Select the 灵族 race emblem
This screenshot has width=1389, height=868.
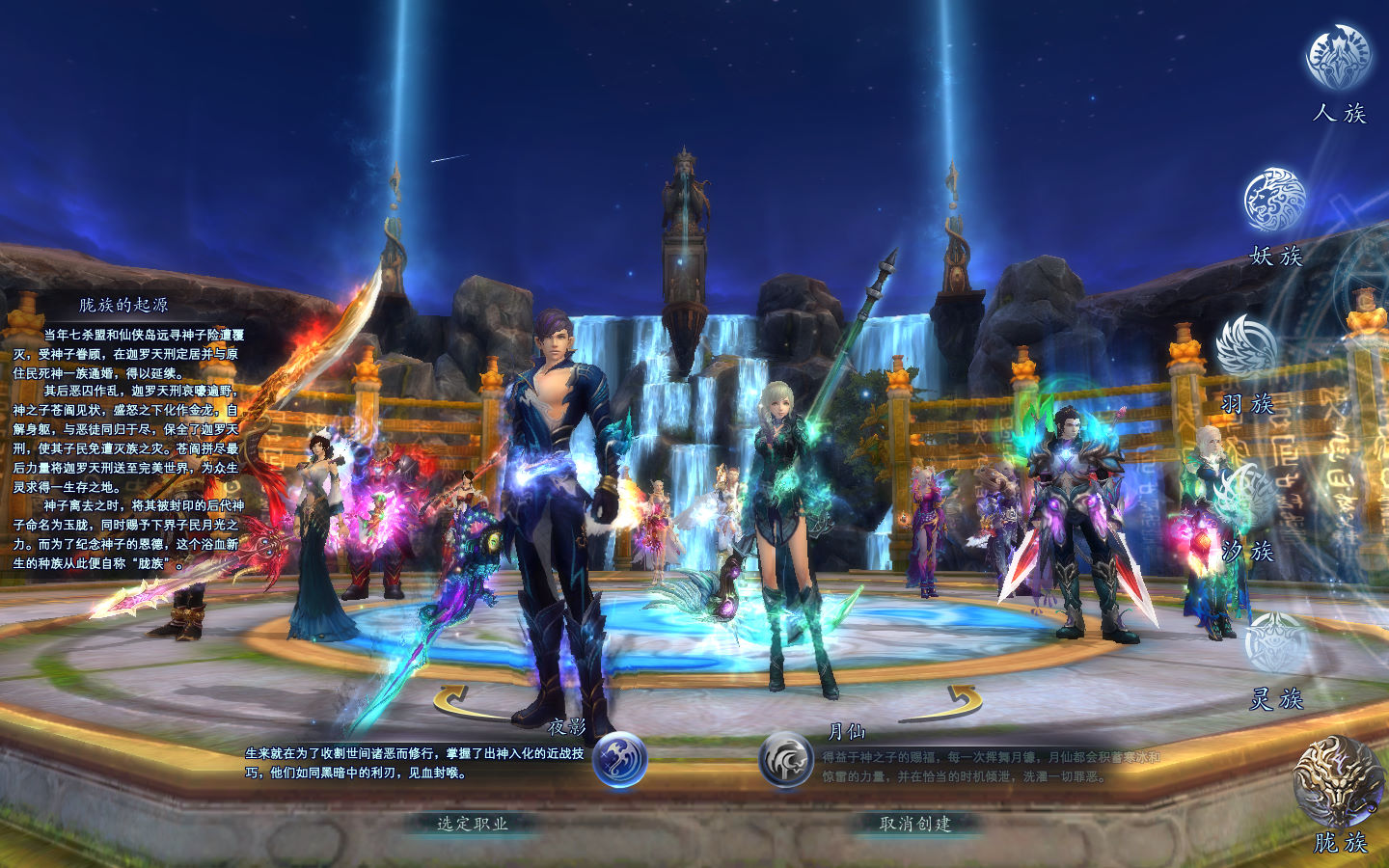(1275, 643)
